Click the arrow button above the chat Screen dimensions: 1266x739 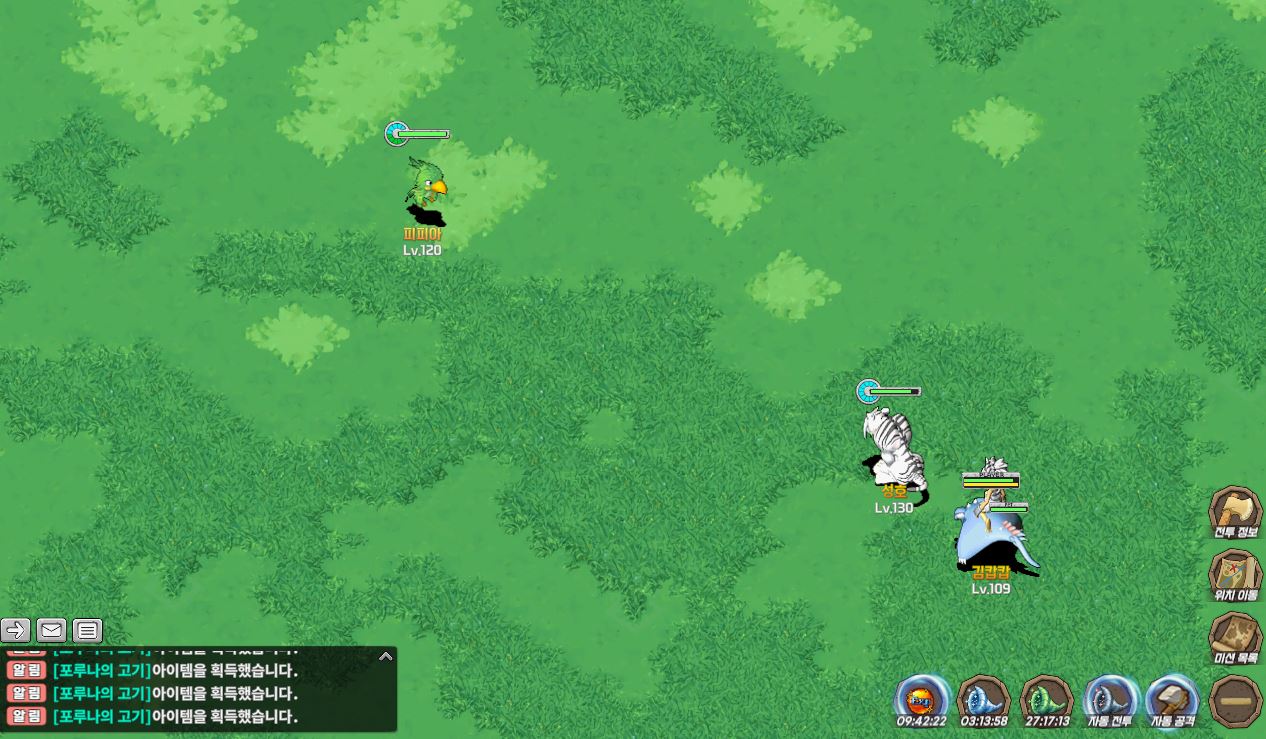pyautogui.click(x=16, y=630)
